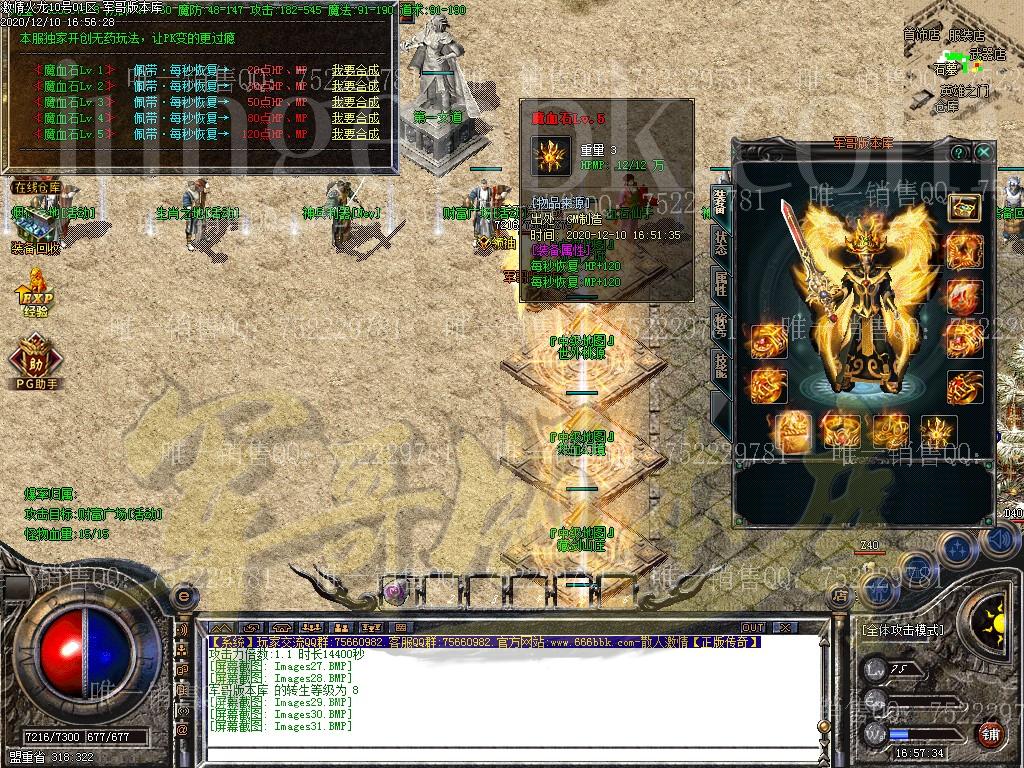Click the red 铺 shop button
The image size is (1024, 768).
tap(990, 735)
